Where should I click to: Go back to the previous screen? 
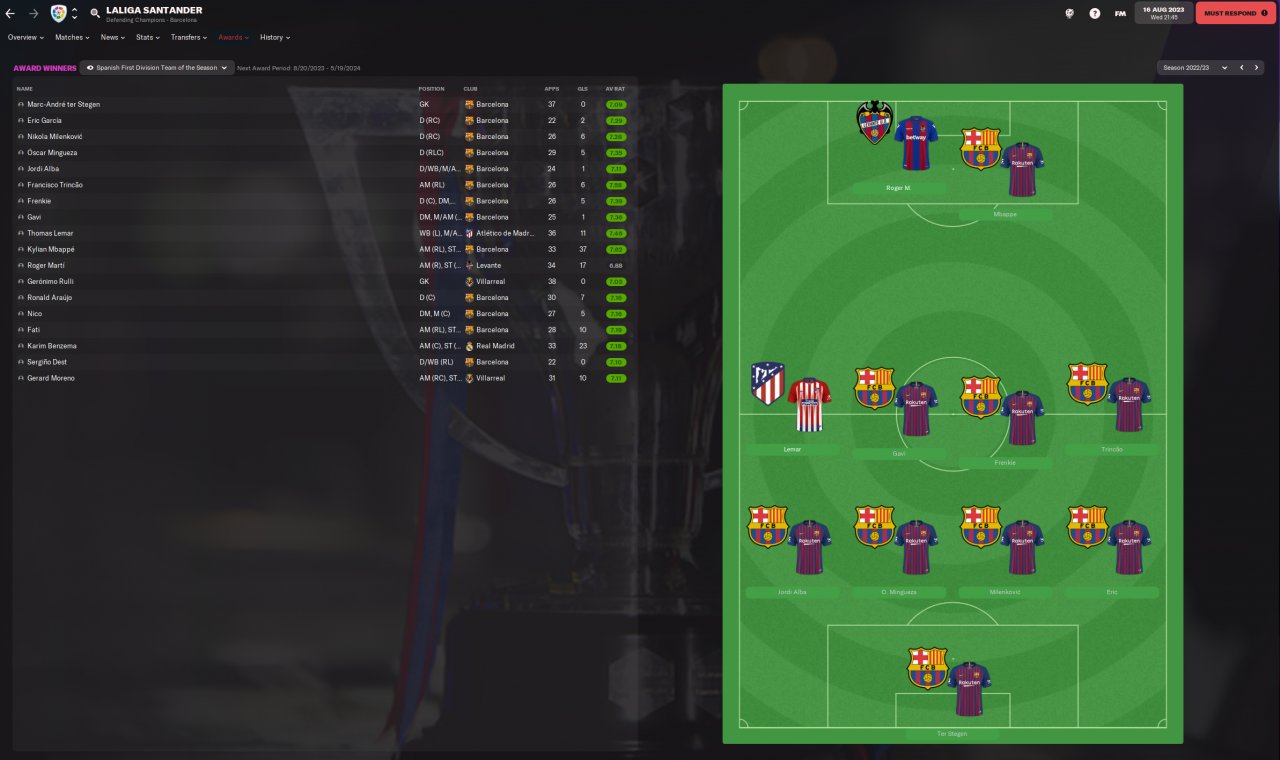click(10, 13)
